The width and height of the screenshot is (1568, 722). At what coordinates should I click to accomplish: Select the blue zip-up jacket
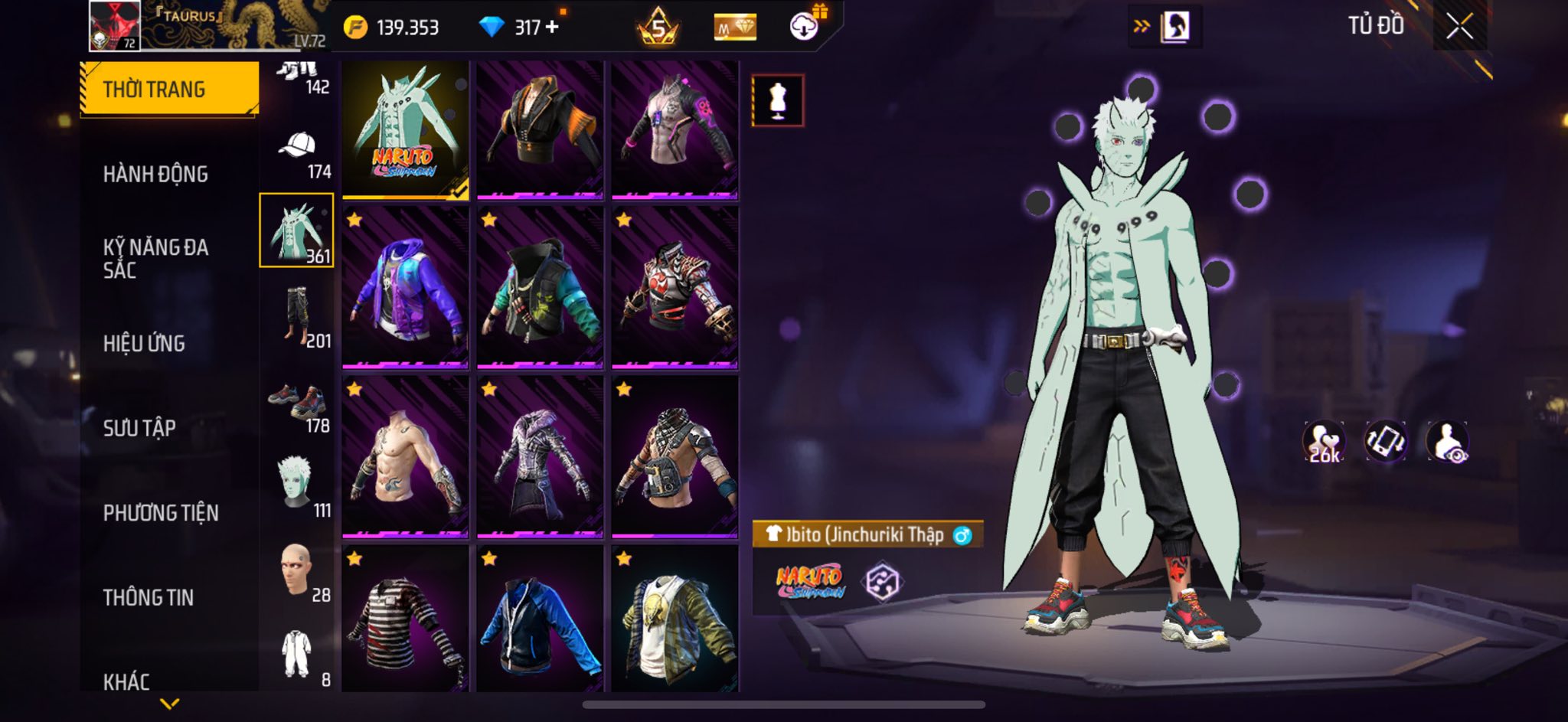point(540,619)
